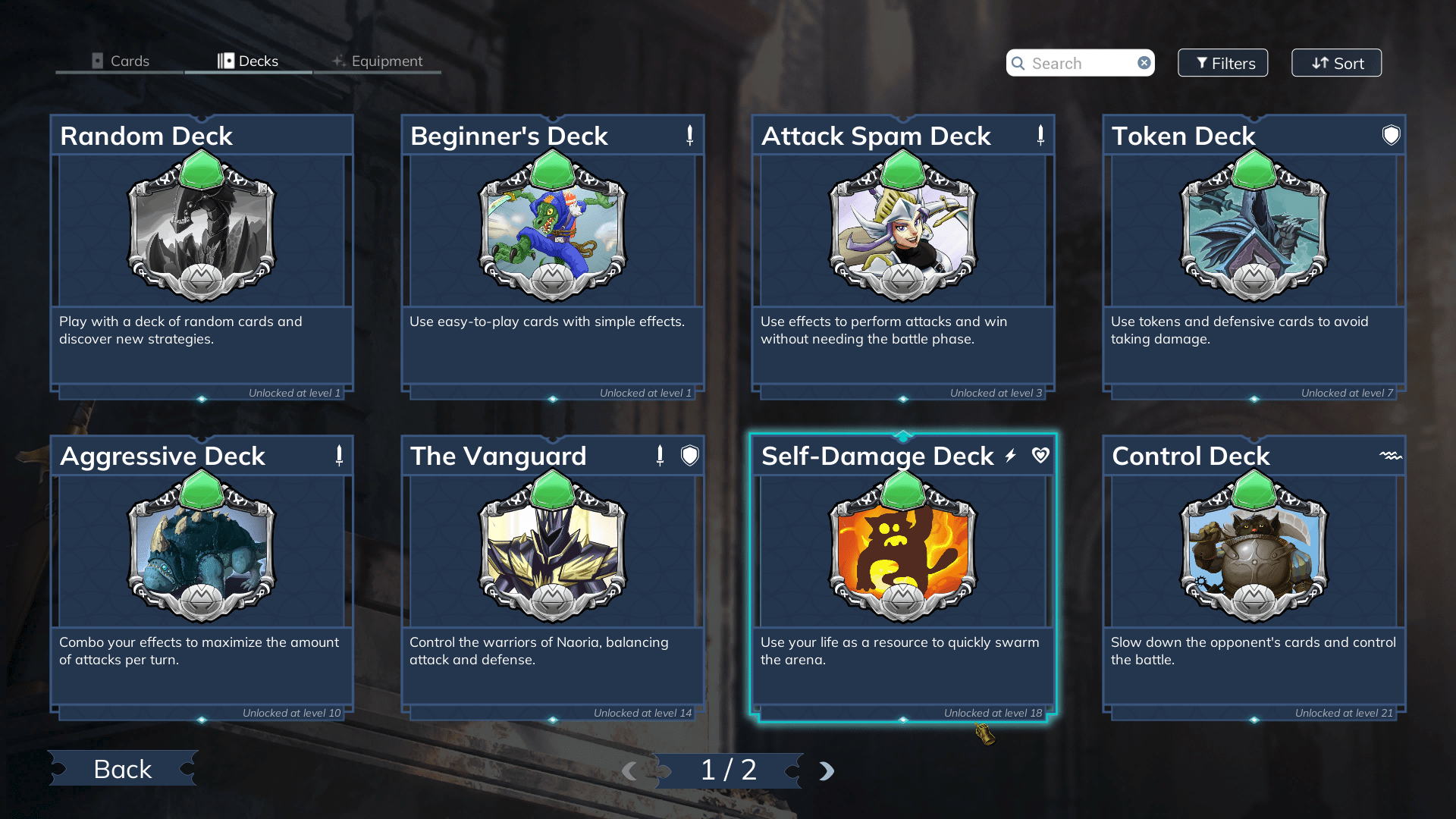
Task: Go to next page with right chevron
Action: pyautogui.click(x=826, y=770)
